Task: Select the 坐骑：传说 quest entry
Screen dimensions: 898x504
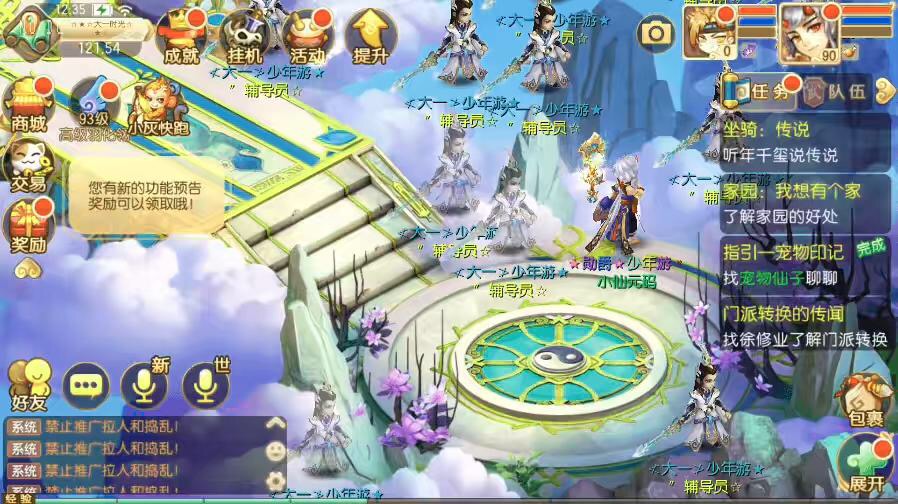Action: pyautogui.click(x=805, y=142)
